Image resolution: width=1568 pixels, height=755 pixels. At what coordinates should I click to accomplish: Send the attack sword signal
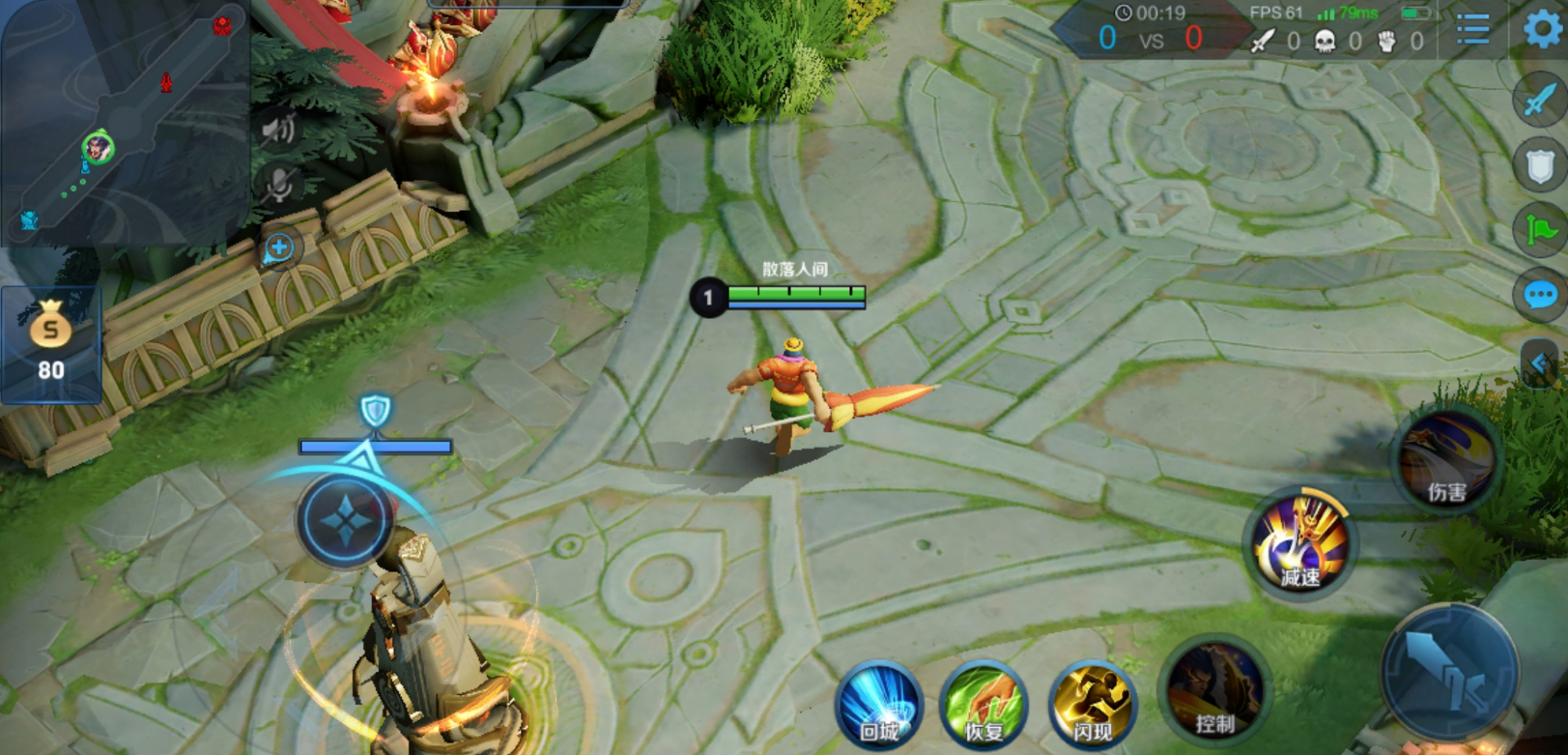click(1540, 100)
